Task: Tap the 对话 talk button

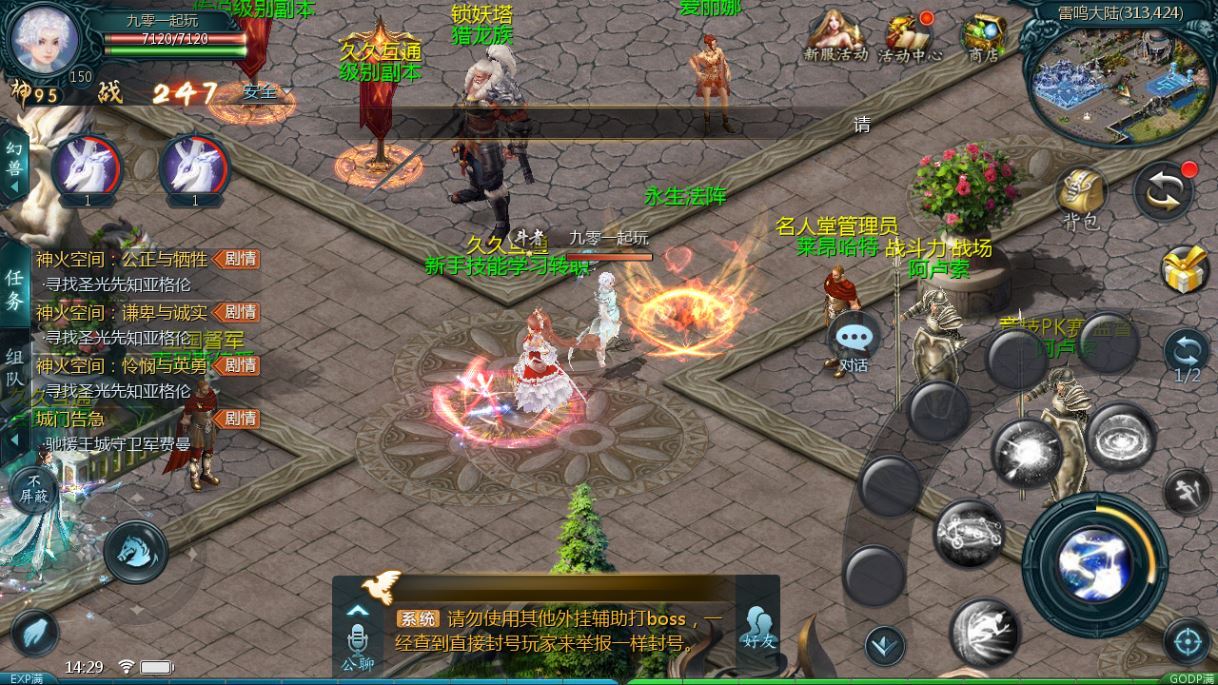Action: point(853,343)
